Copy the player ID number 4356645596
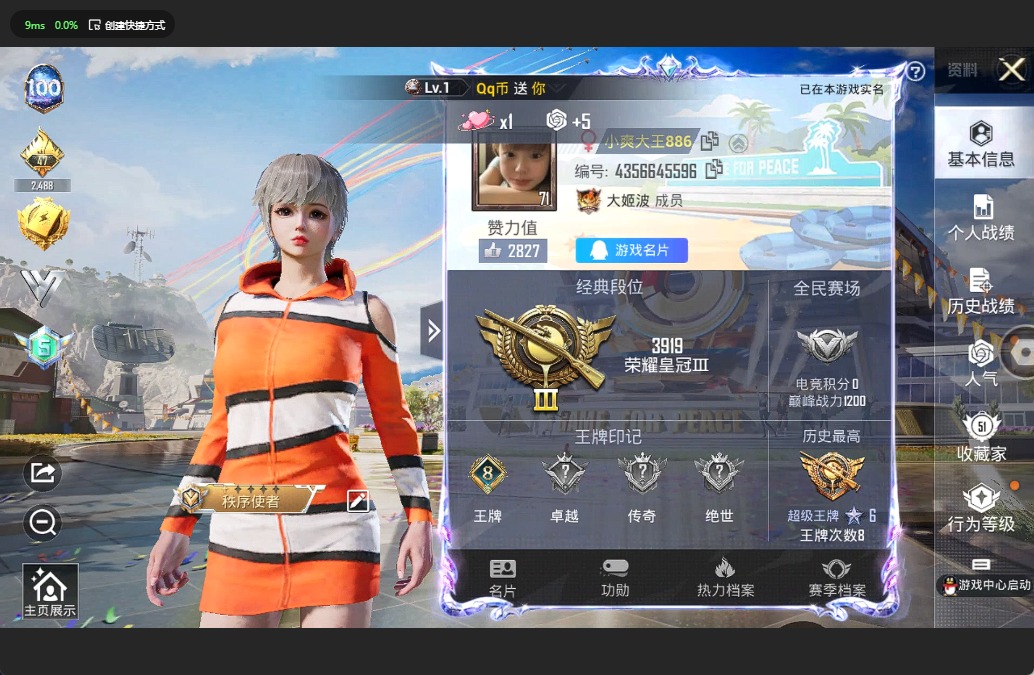 714,170
